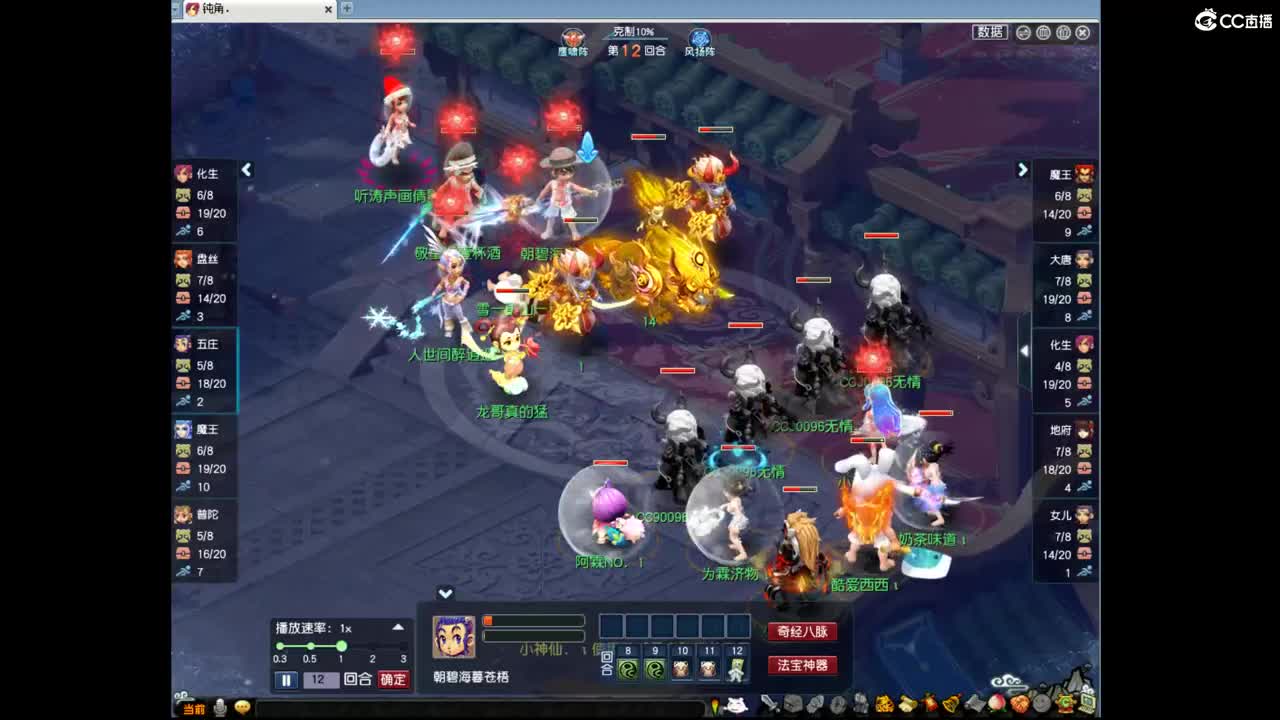Select the round 8 yin-yang skill icon
This screenshot has height=720, width=1280.
628,668
